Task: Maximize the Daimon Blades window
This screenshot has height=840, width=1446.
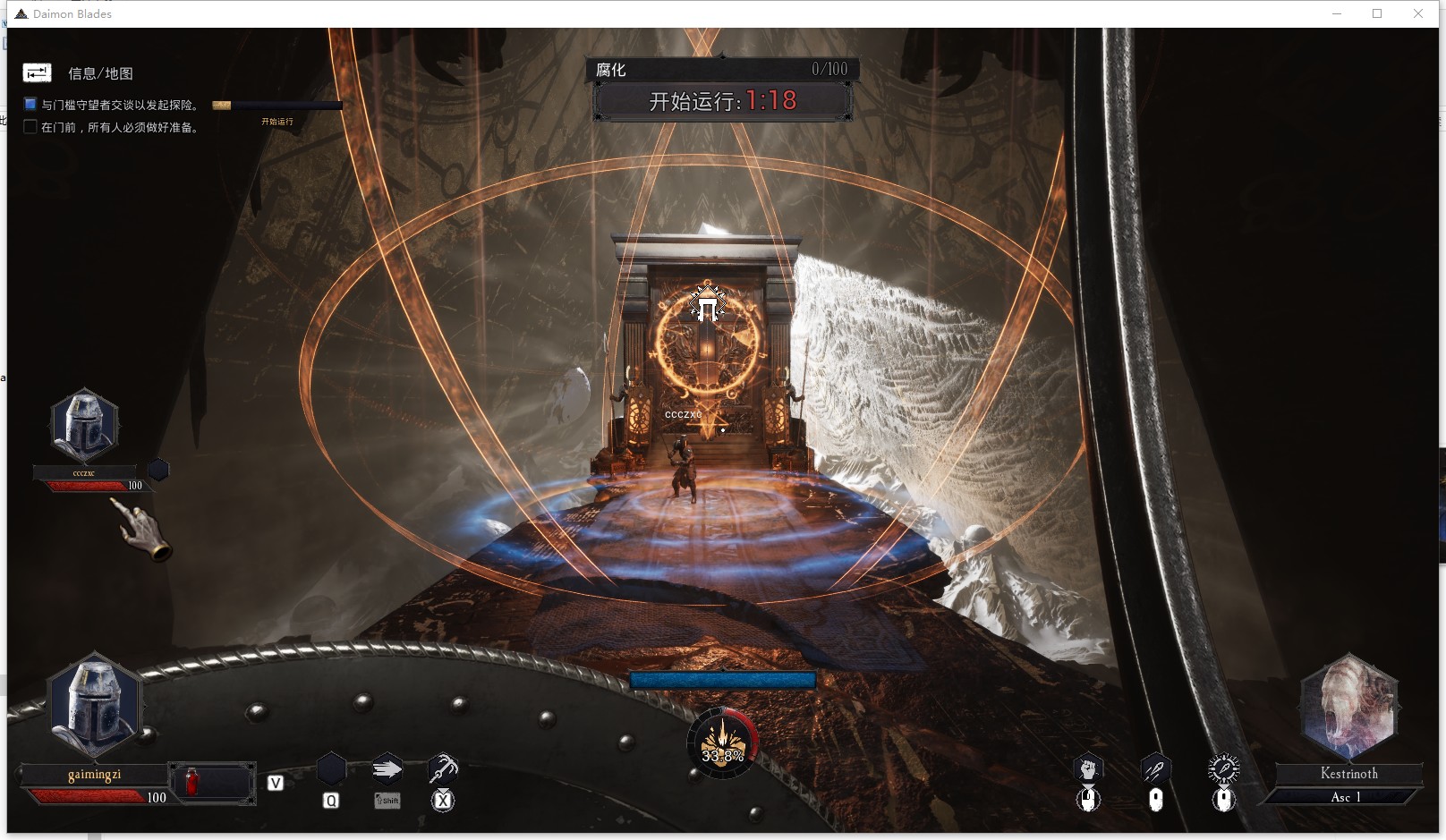Action: coord(1377,13)
